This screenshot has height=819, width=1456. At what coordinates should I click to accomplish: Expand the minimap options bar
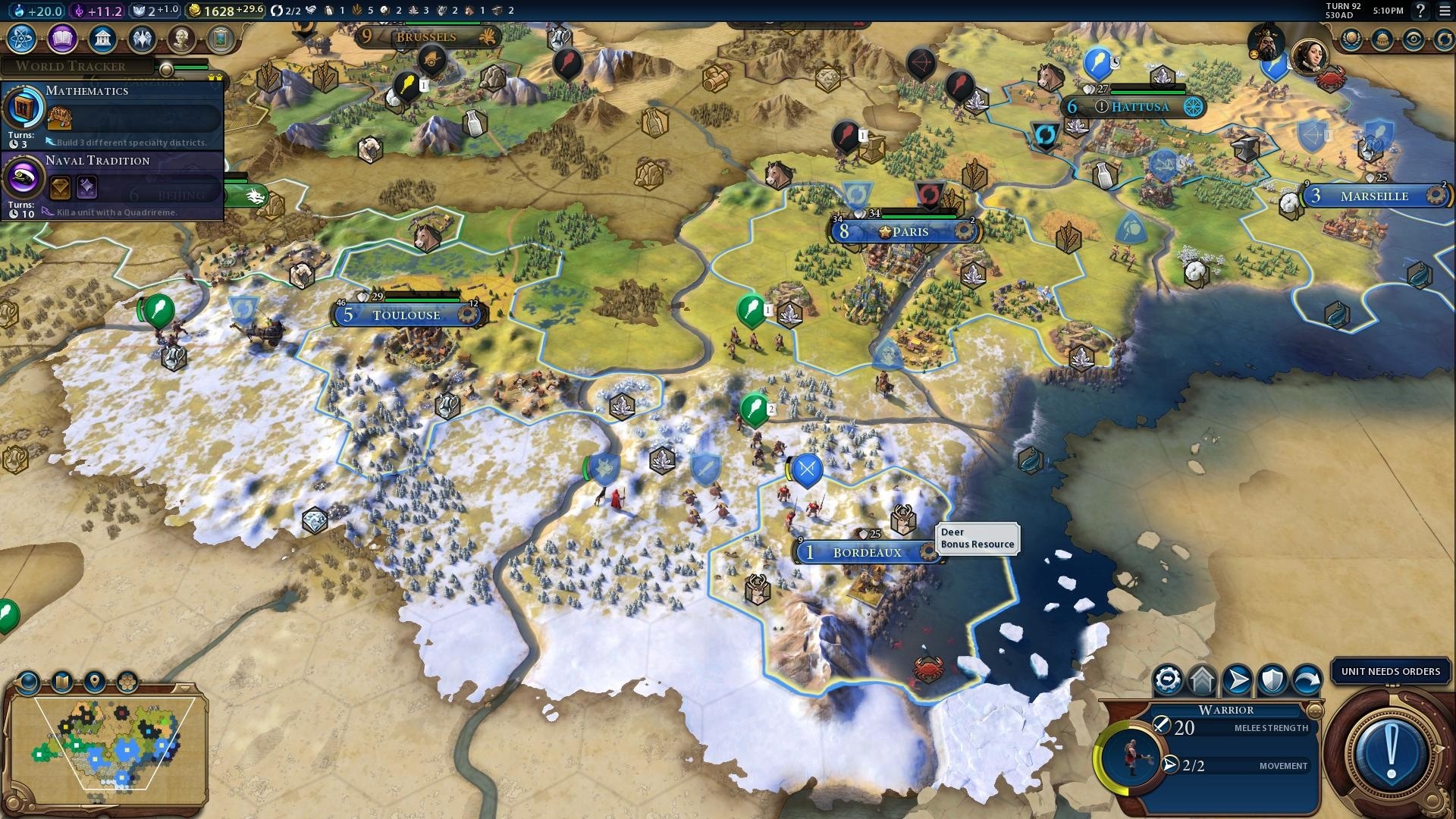click(184, 689)
